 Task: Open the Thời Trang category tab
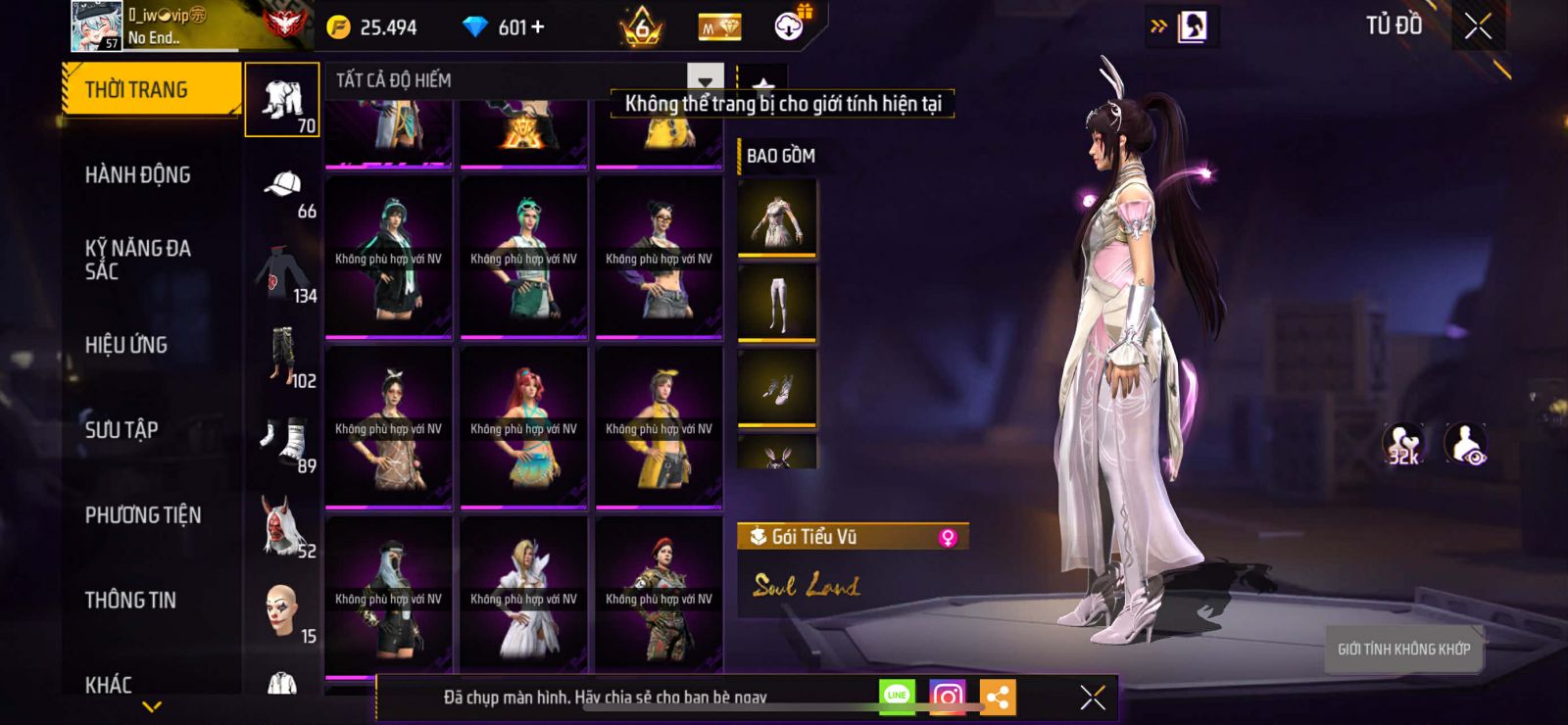click(x=151, y=90)
